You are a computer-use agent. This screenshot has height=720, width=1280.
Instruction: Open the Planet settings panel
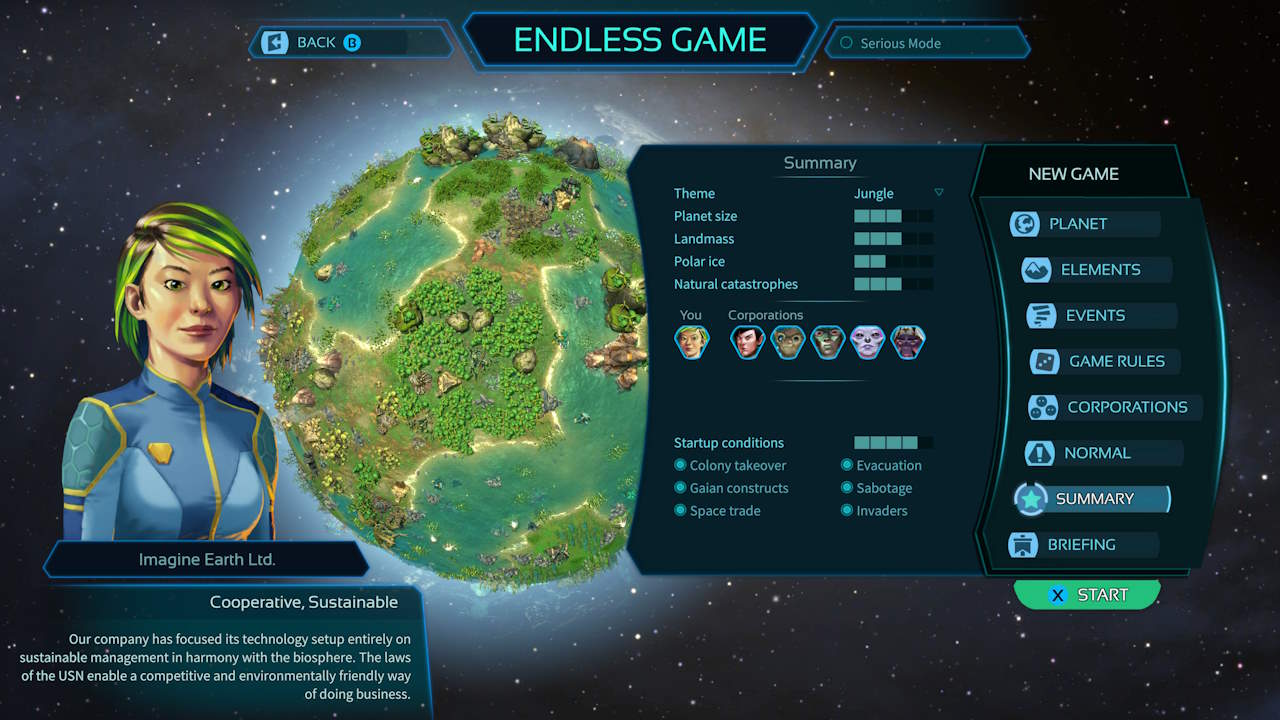pos(1084,223)
